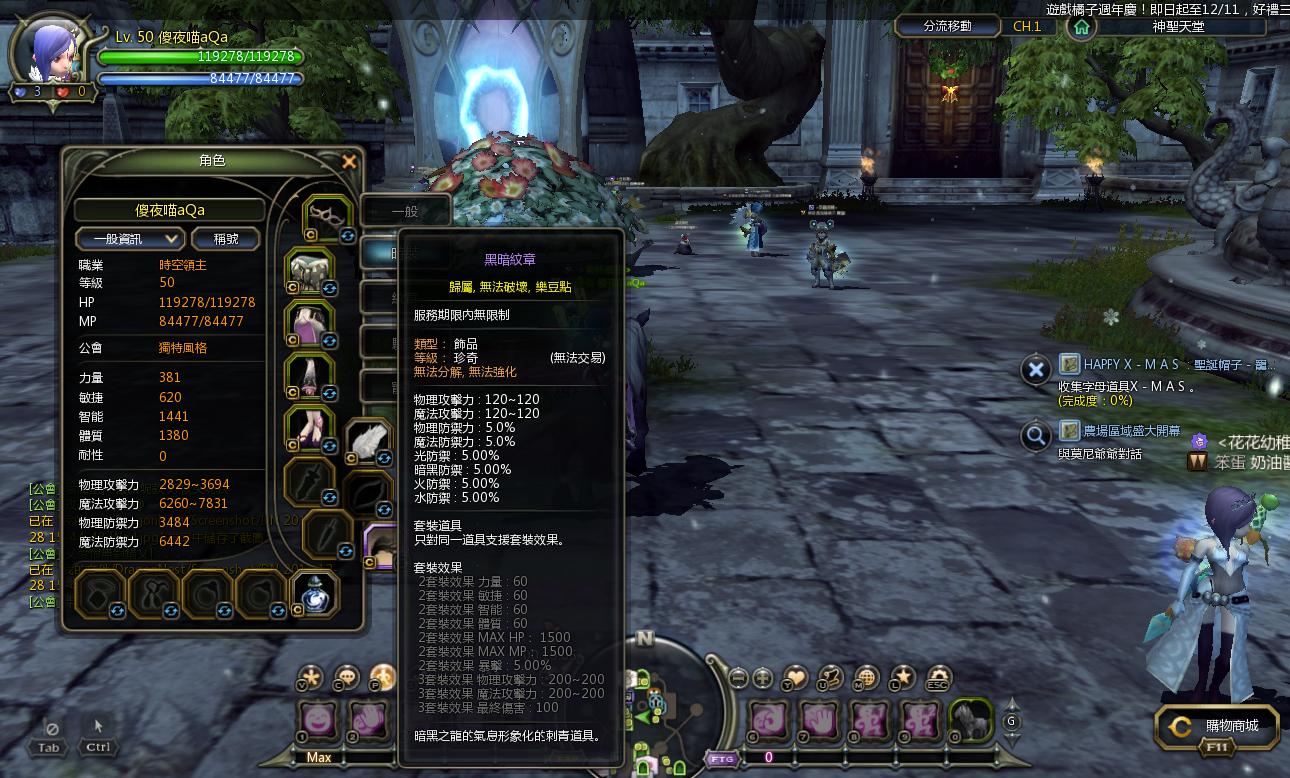Zoom out the minimap with minus button
Viewport: 1290px width, 778px height.
tap(738, 678)
